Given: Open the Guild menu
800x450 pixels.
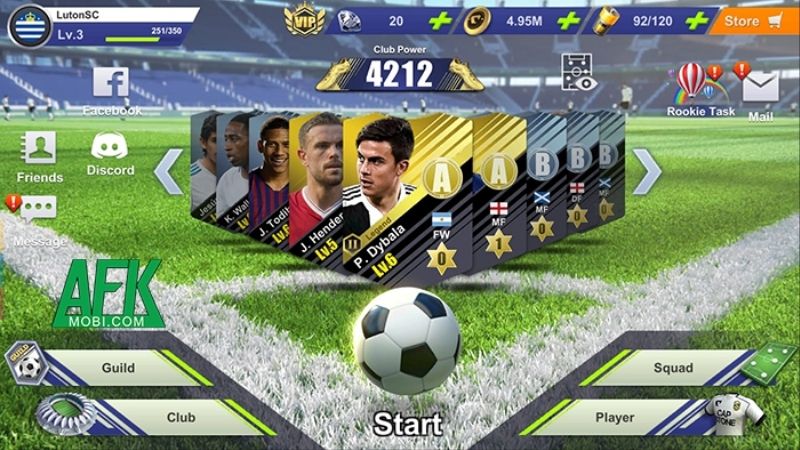Looking at the screenshot, I should click(120, 368).
